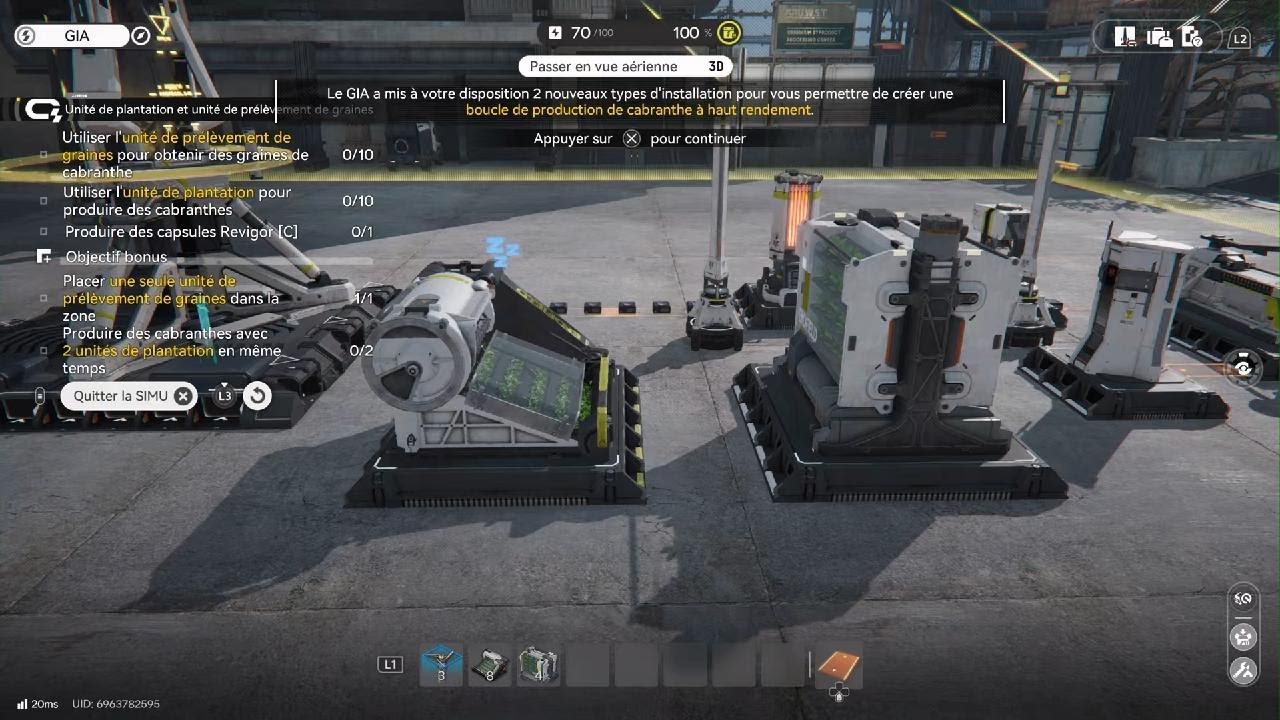Click the storage deposit icon above the wrench

pos(1243,635)
